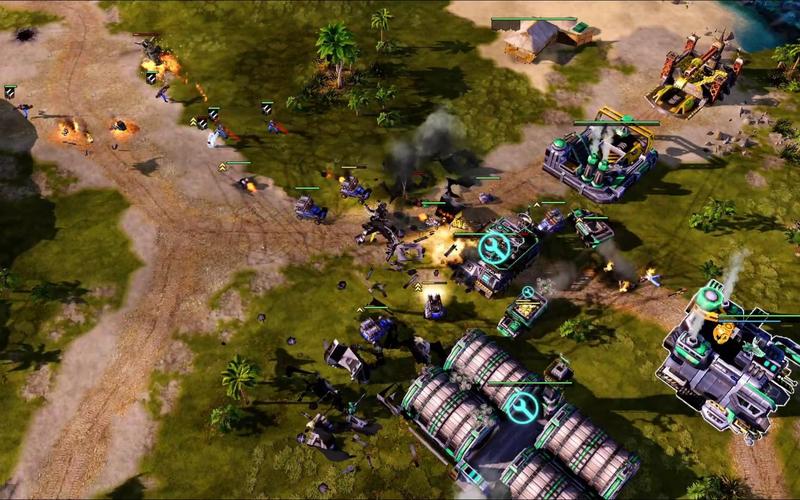Click the repair wrench icon on the barrel-roofed building
800x500 pixels.
522,407
